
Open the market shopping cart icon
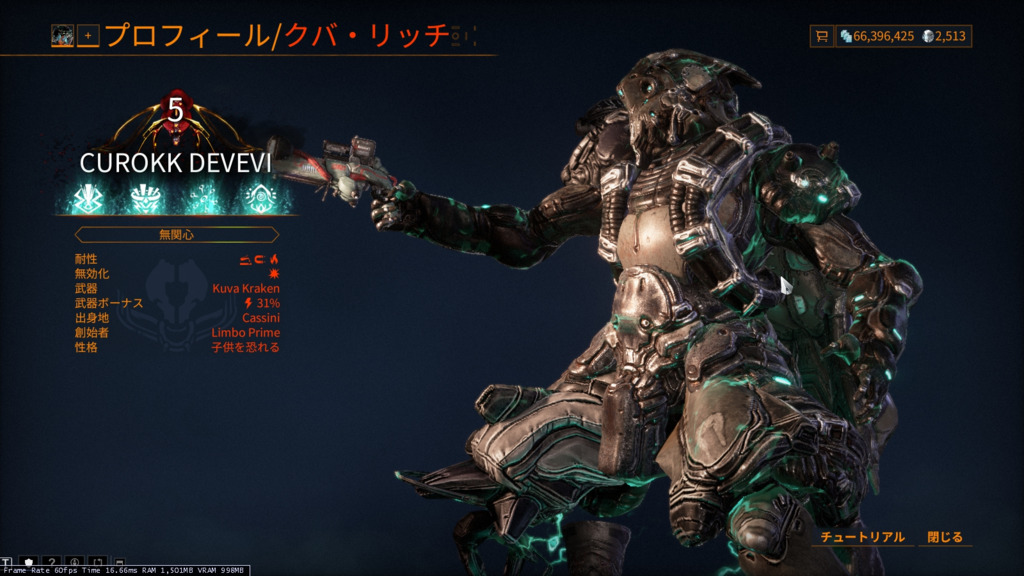[822, 36]
